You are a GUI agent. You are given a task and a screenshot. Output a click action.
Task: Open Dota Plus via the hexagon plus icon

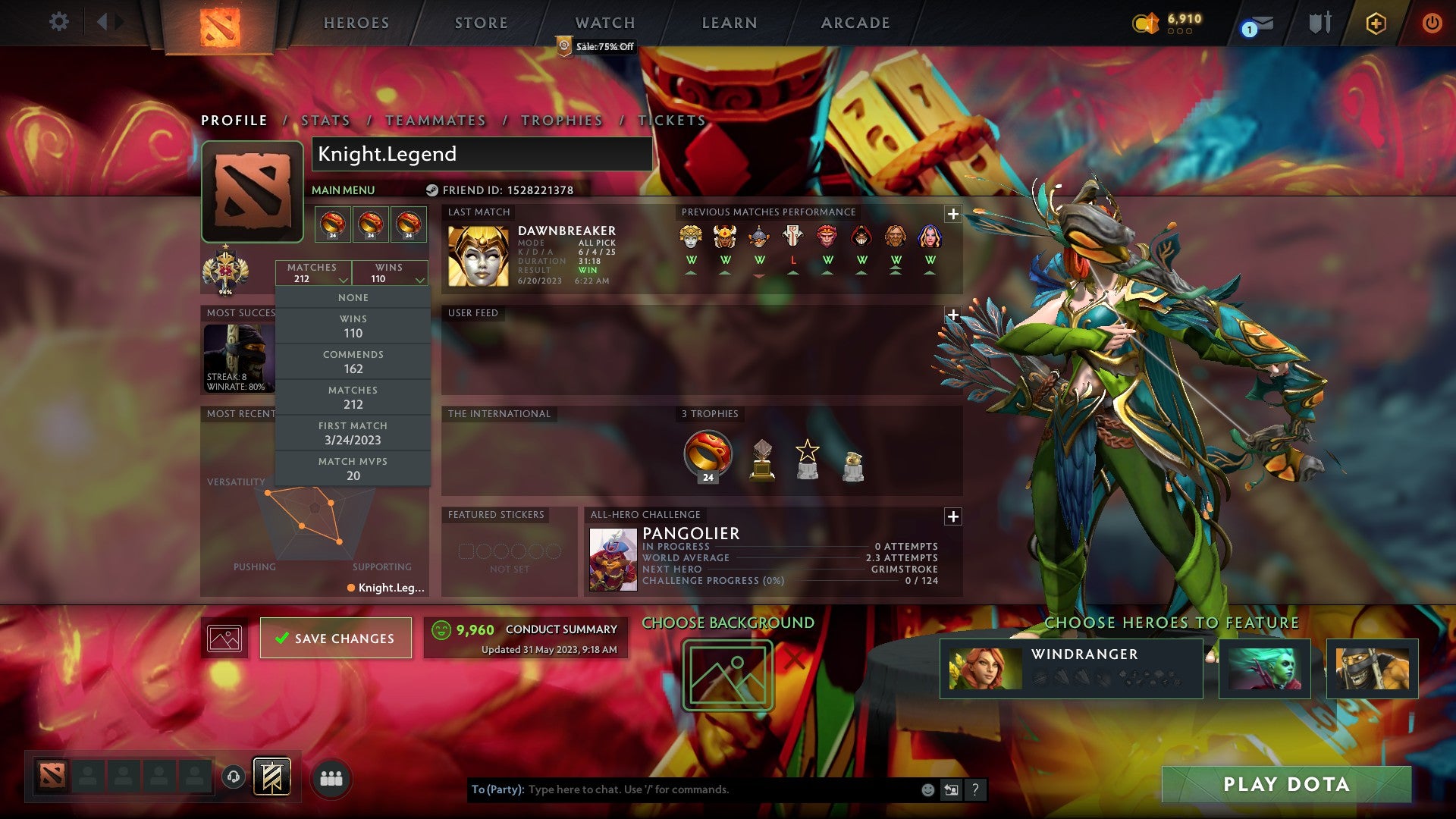click(1377, 23)
